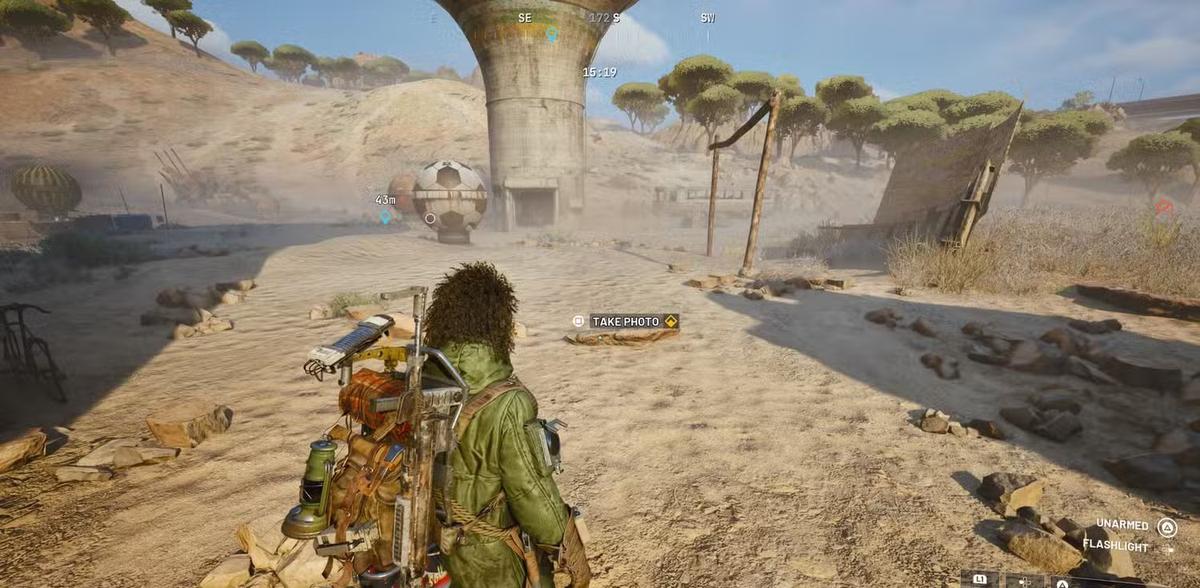
Task: Click the teal waypoint pin on the compass
Action: pyautogui.click(x=551, y=34)
